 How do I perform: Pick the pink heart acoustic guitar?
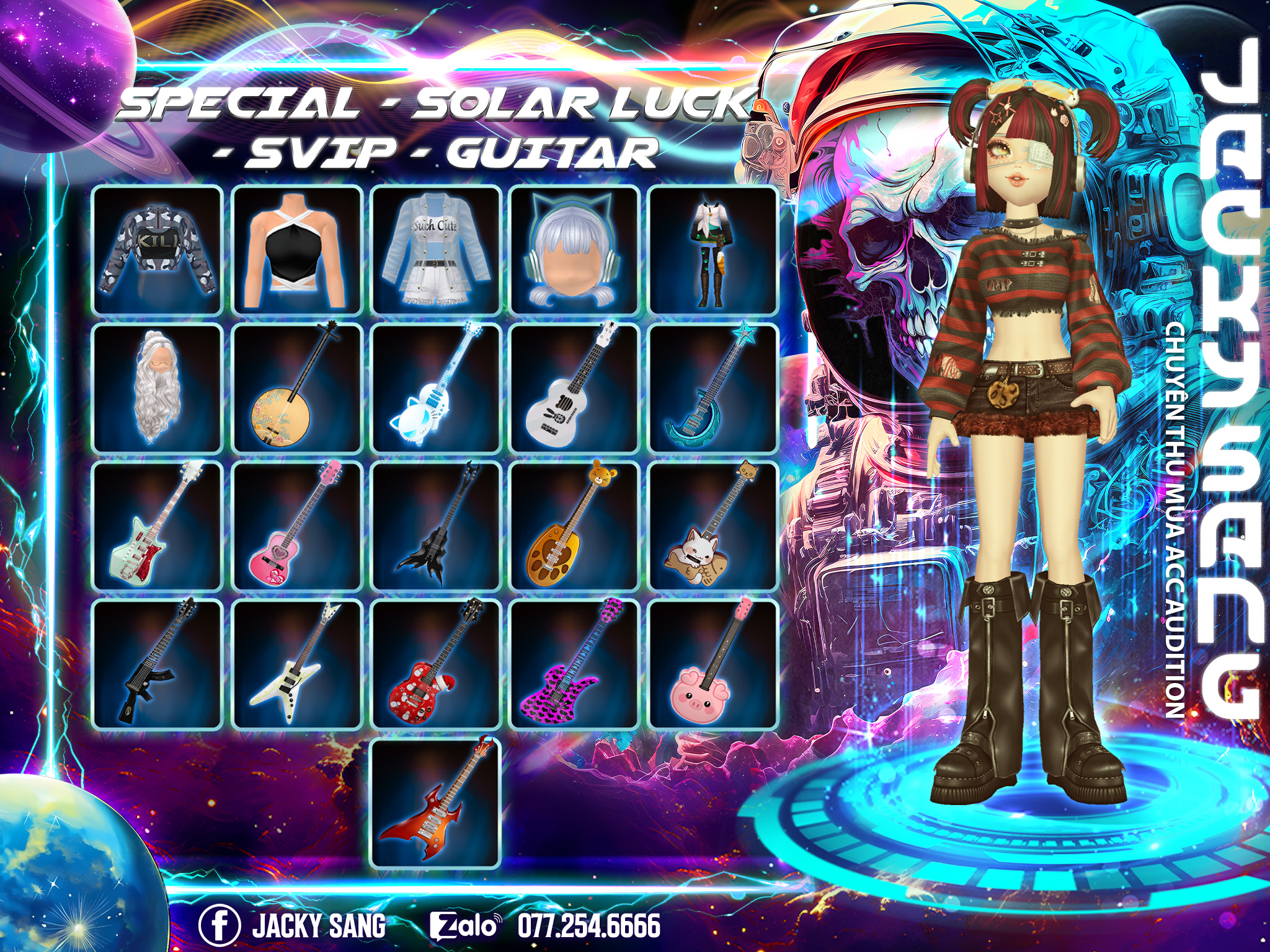point(296,527)
